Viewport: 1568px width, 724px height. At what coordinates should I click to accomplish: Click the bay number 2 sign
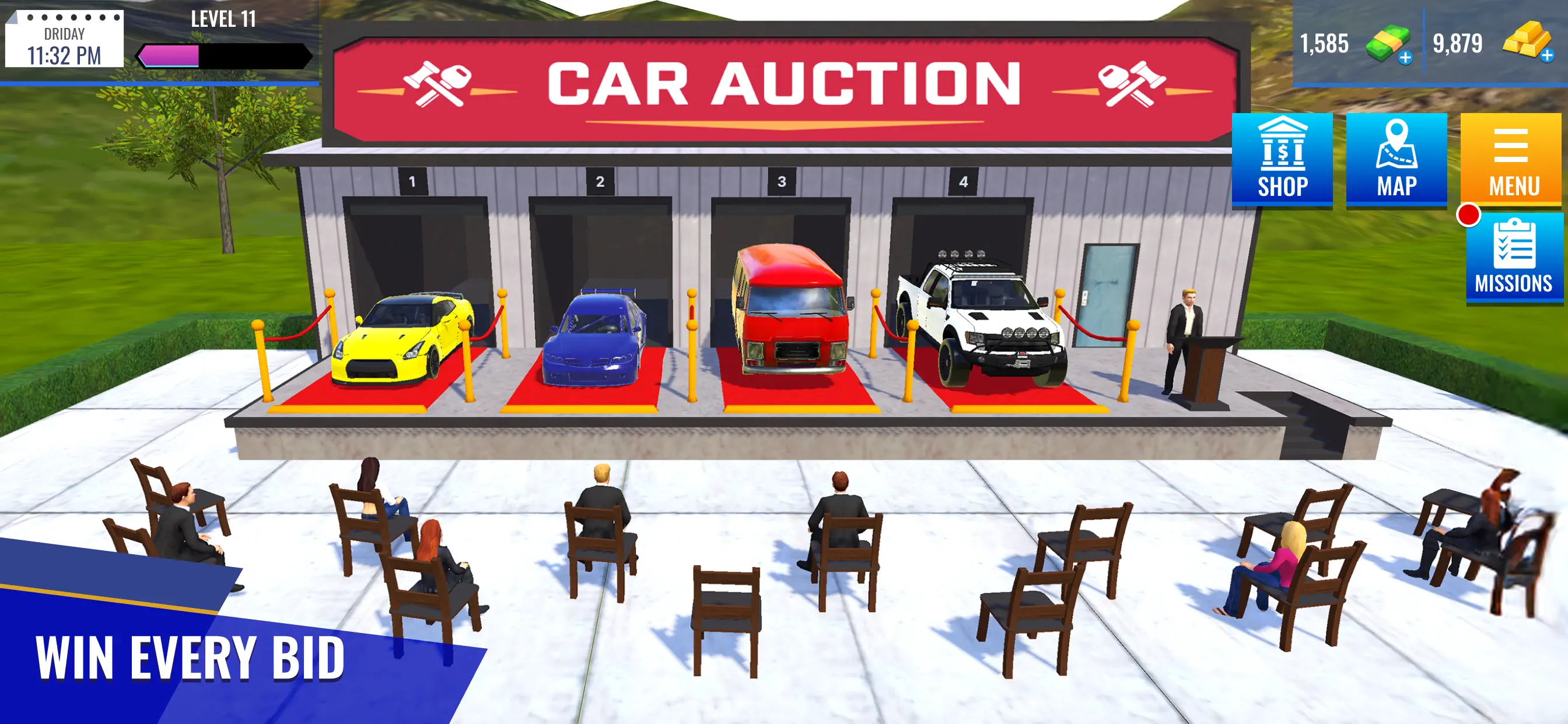click(x=601, y=180)
